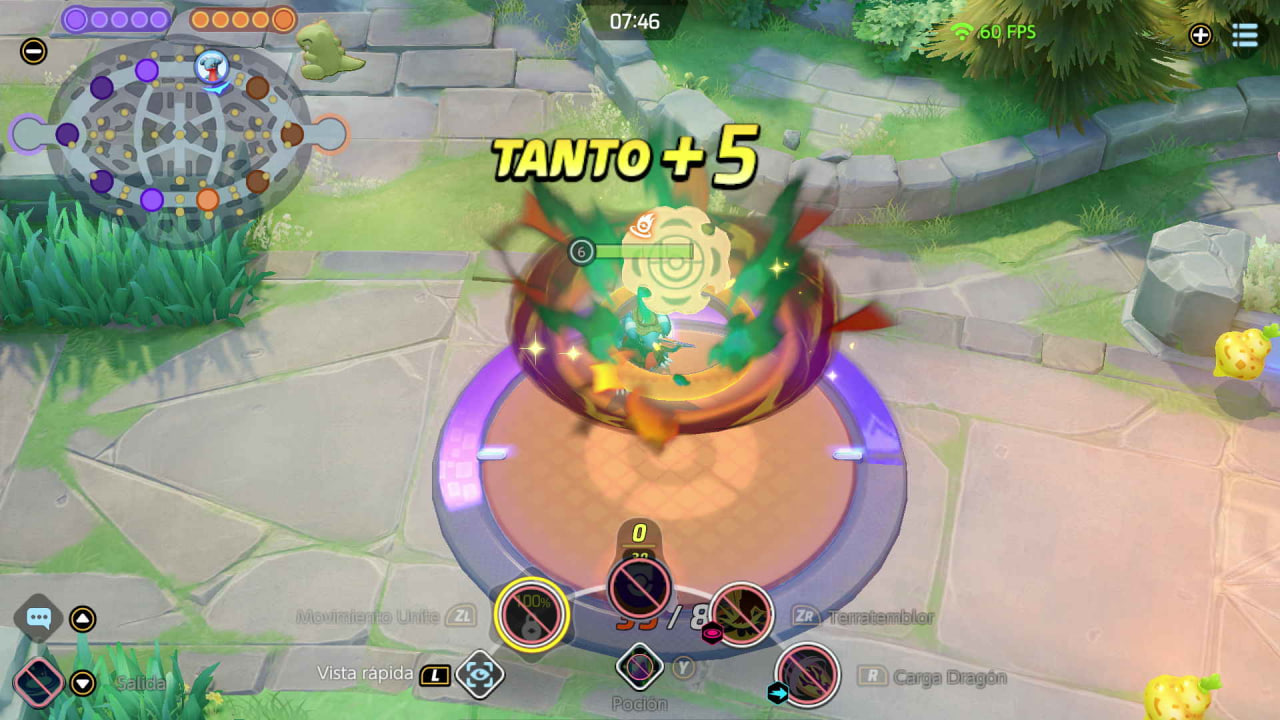Open the quick chat bubble
This screenshot has height=720, width=1280.
pos(39,619)
